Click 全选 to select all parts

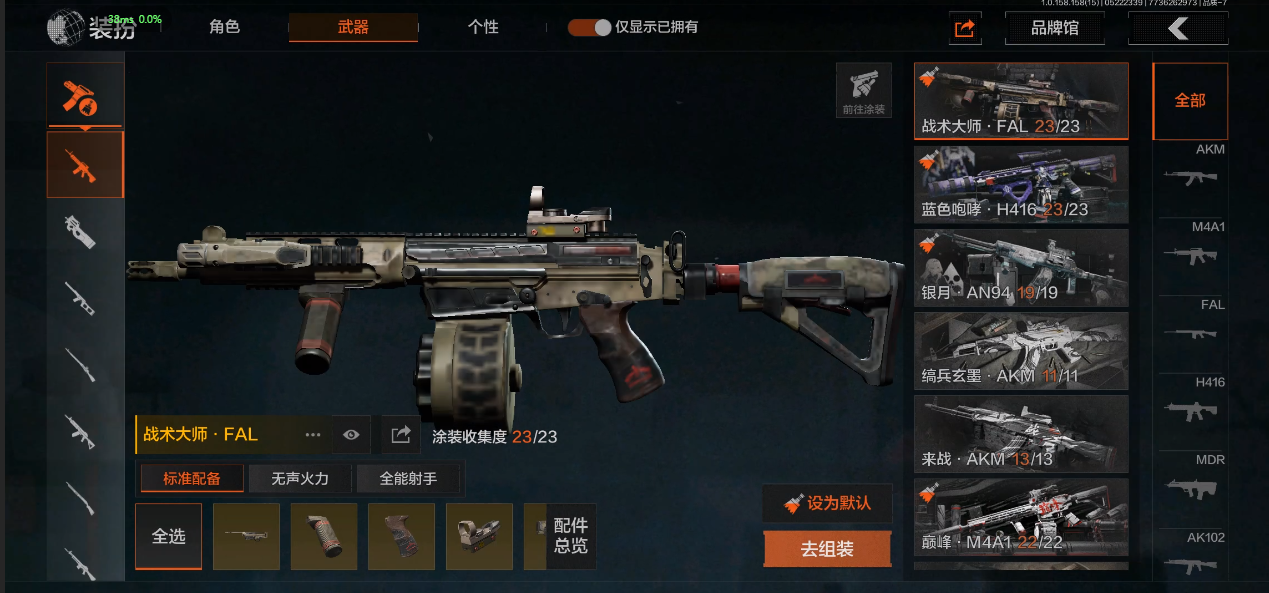(168, 537)
